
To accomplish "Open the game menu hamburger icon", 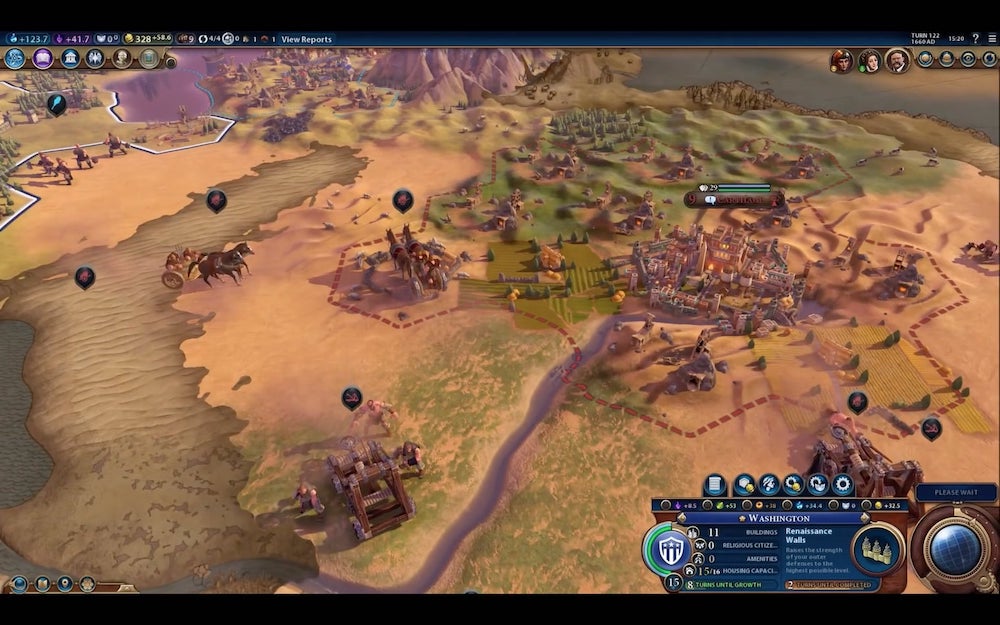I will point(990,38).
